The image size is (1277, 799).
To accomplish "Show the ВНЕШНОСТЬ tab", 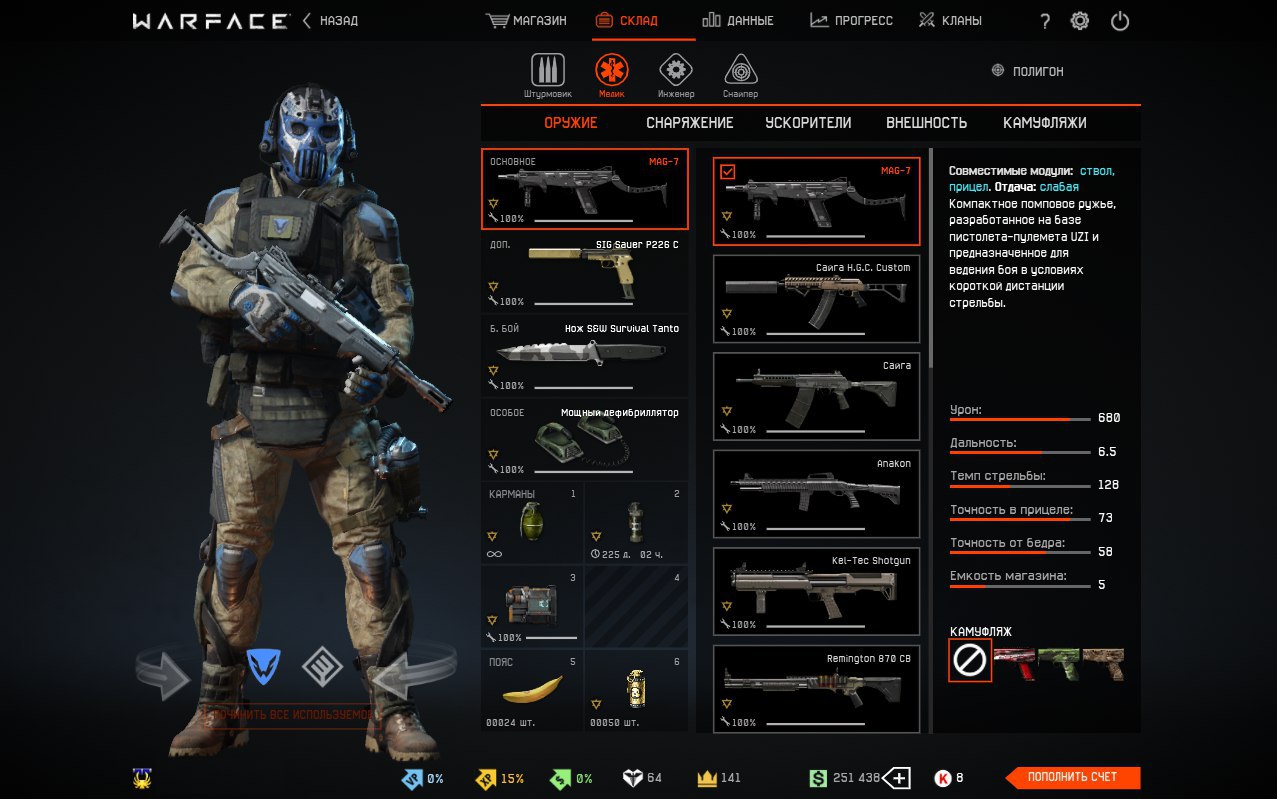I will click(926, 123).
